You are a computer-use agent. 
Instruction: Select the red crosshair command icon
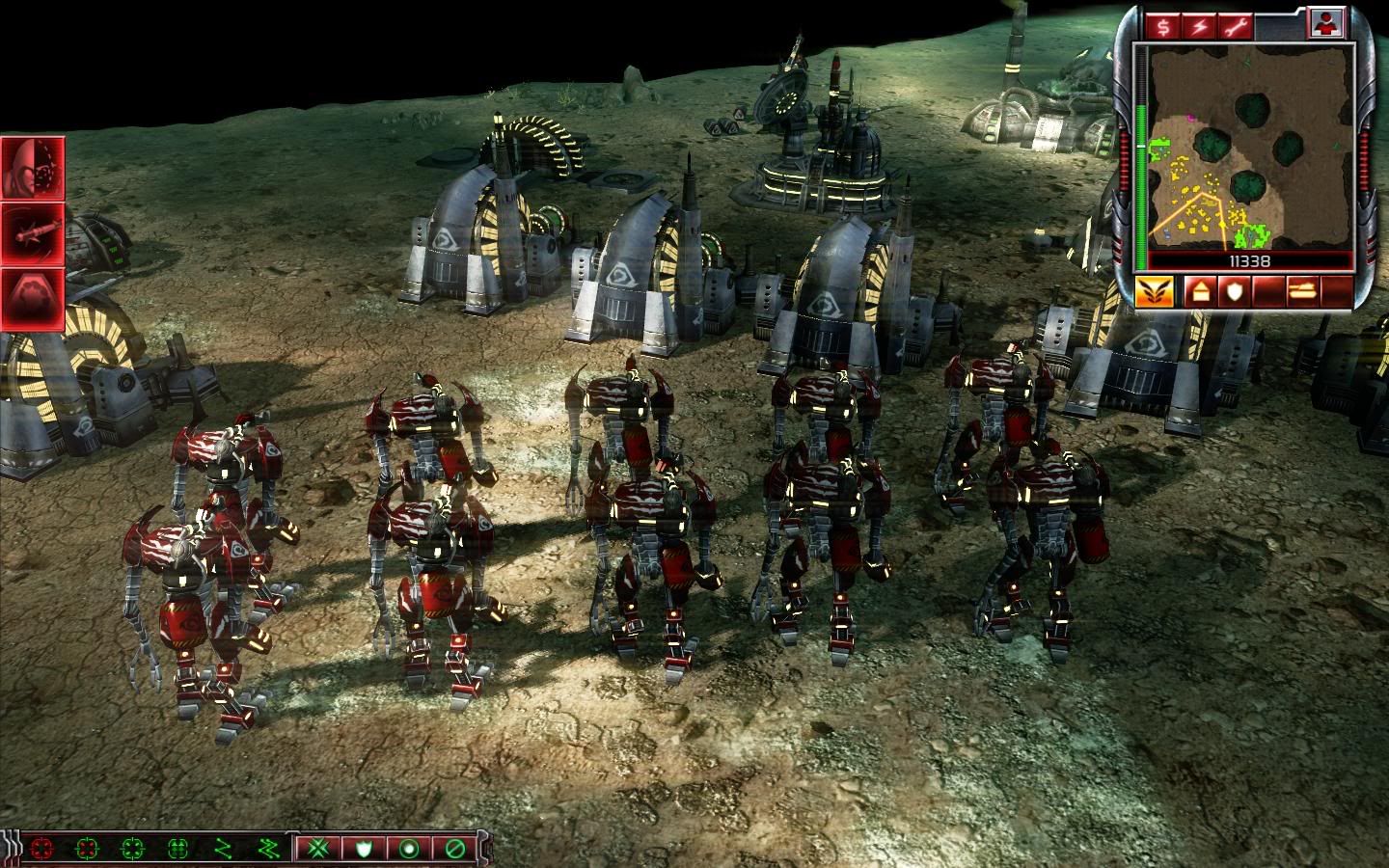point(42,850)
